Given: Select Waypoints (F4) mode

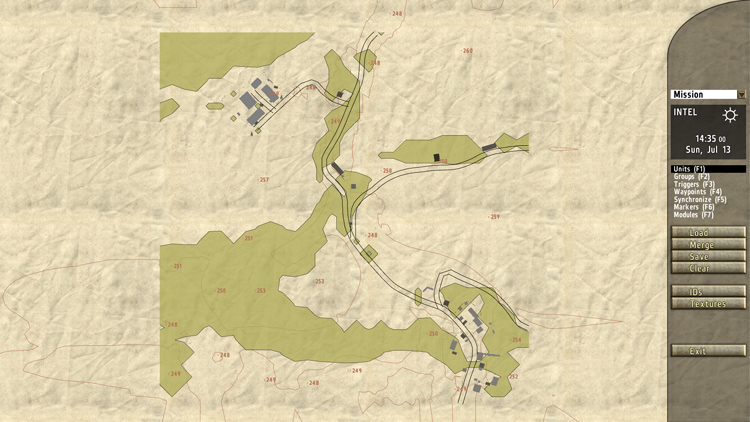Looking at the screenshot, I should point(697,192).
